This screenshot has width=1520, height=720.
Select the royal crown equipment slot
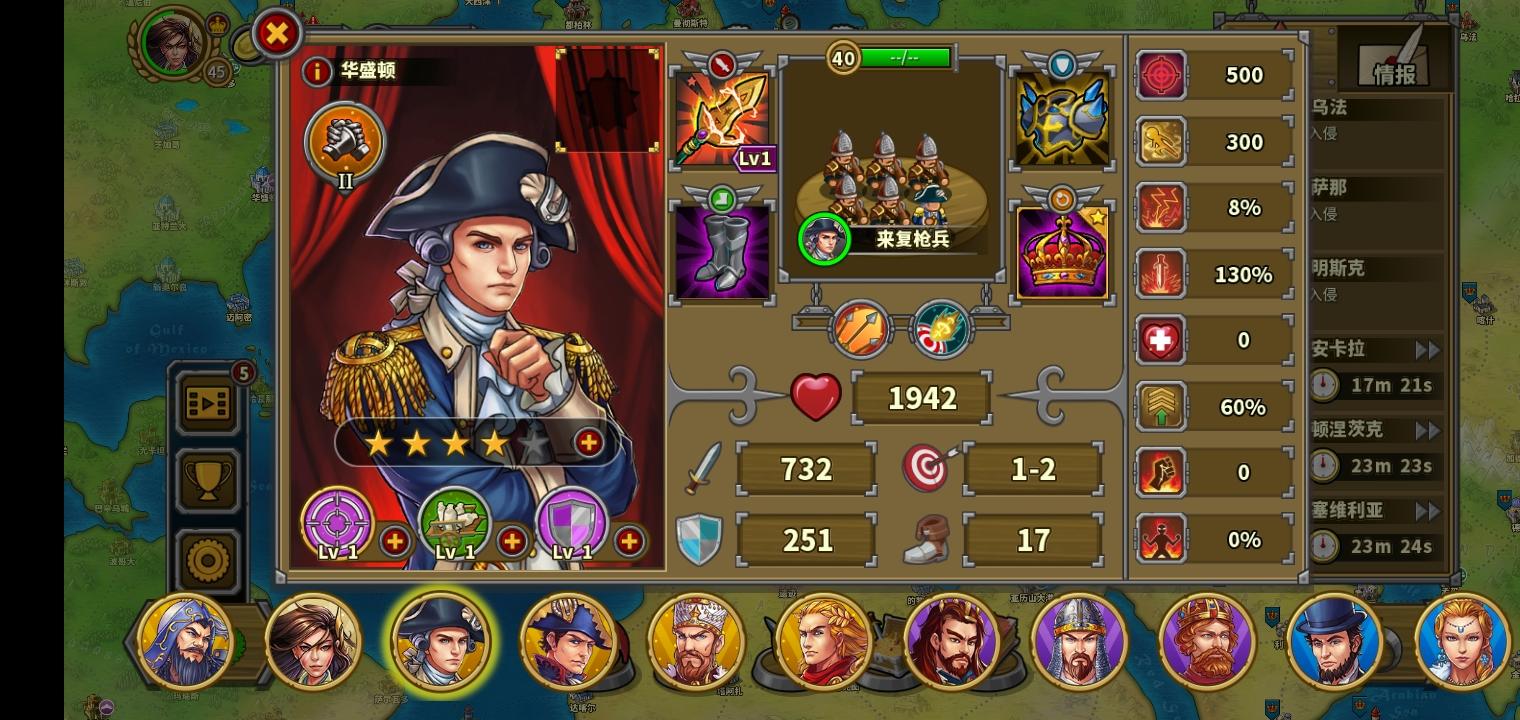1062,252
